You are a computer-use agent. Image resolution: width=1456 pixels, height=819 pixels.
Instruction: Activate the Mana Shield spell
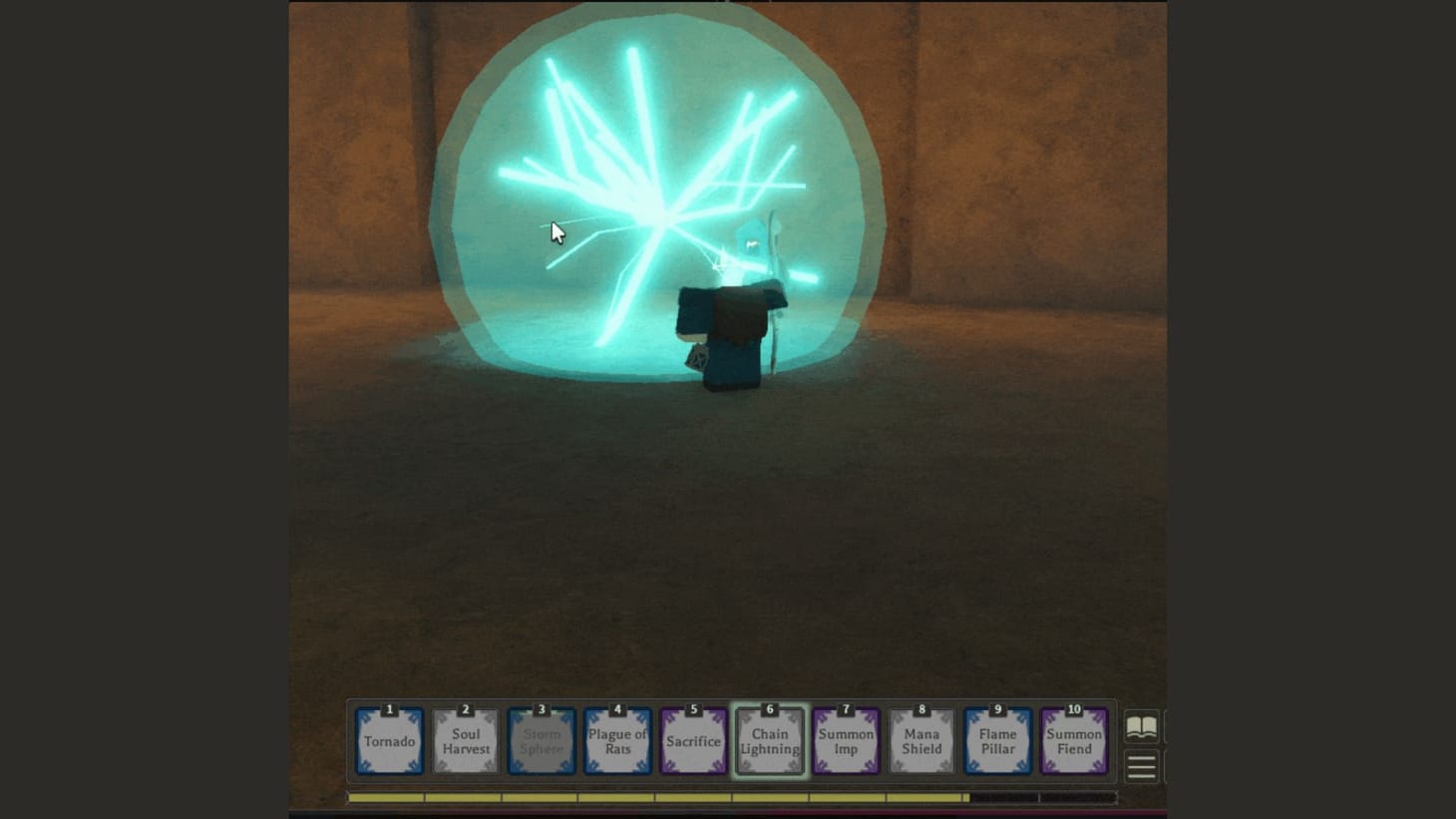[920, 741]
